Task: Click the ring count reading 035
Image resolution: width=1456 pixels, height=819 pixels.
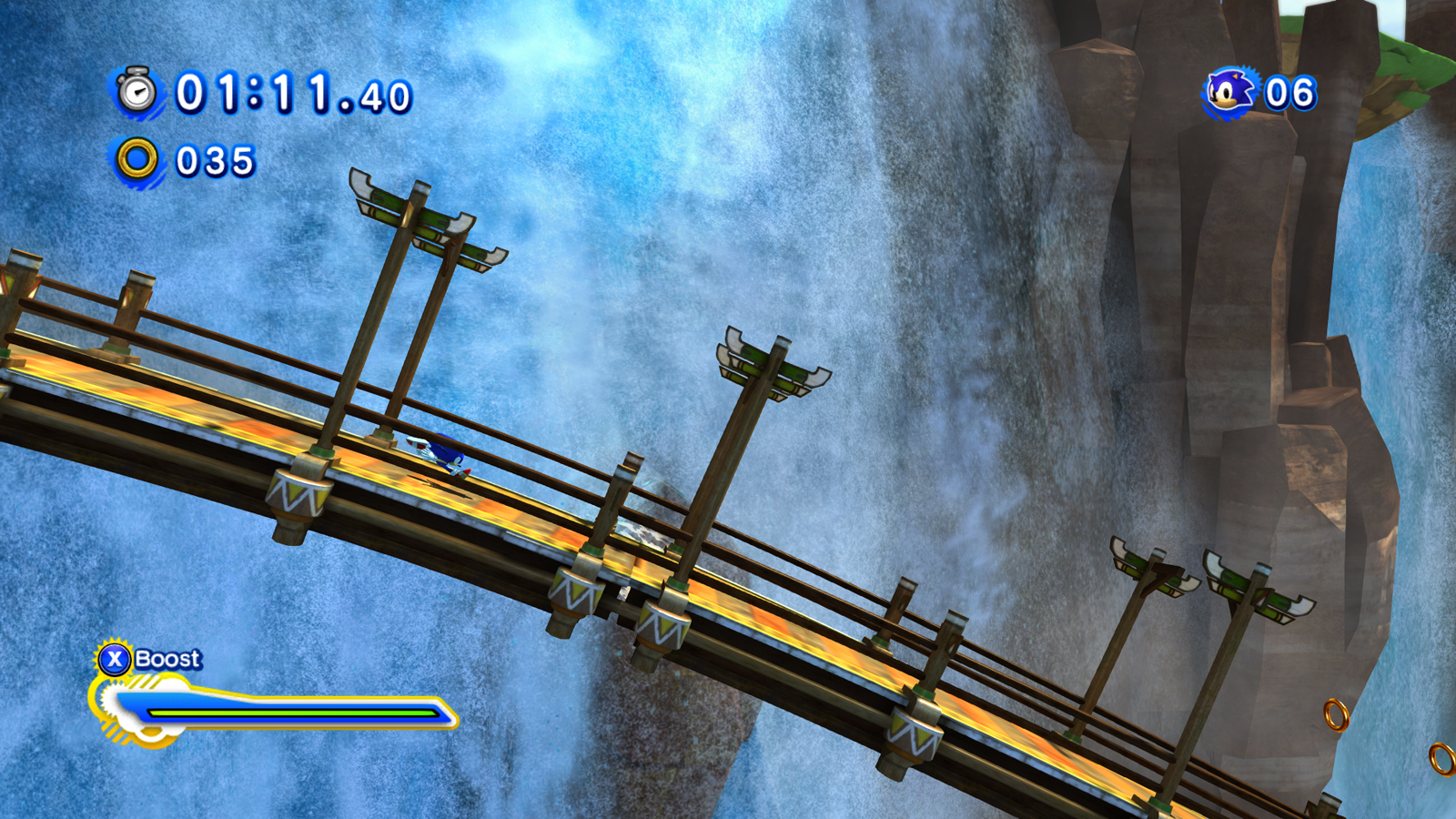Action: pos(214,160)
